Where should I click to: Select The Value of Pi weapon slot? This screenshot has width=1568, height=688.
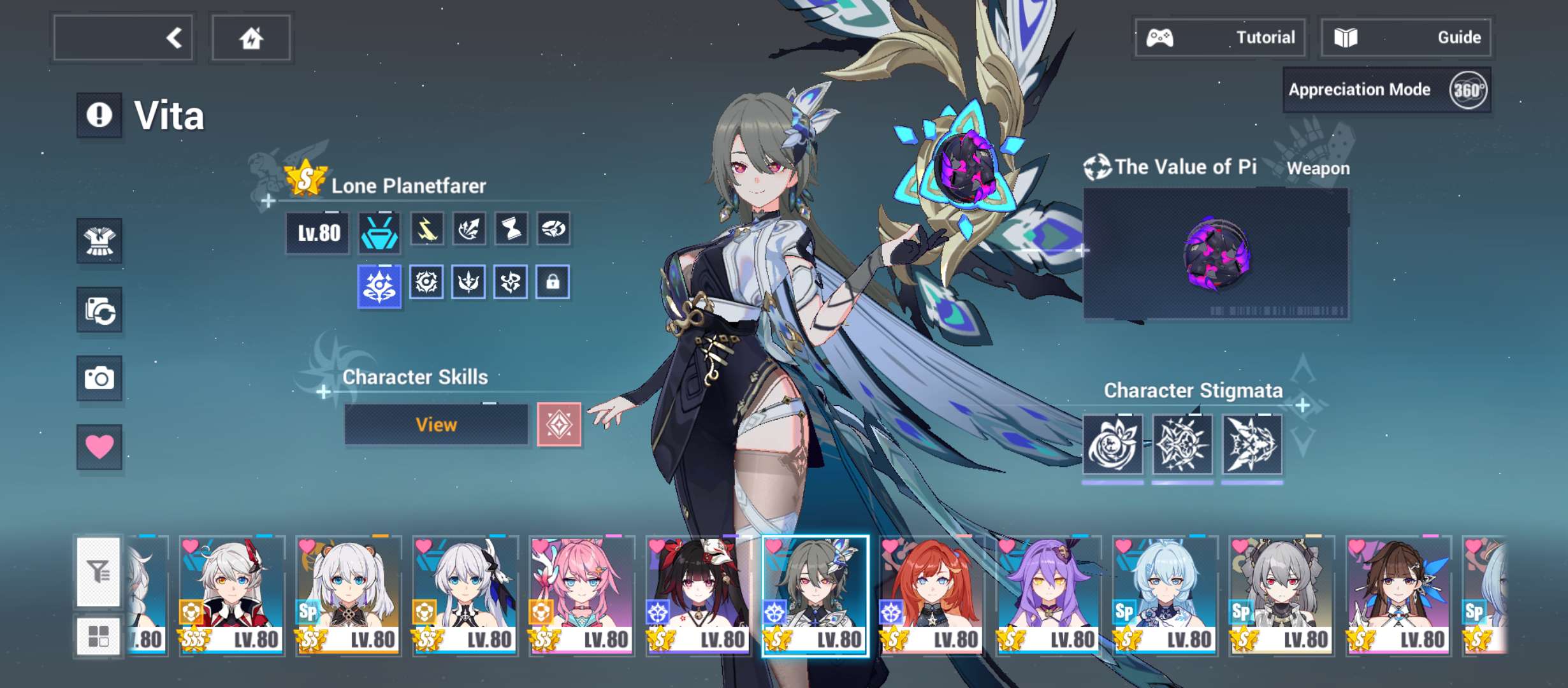[x=1216, y=254]
